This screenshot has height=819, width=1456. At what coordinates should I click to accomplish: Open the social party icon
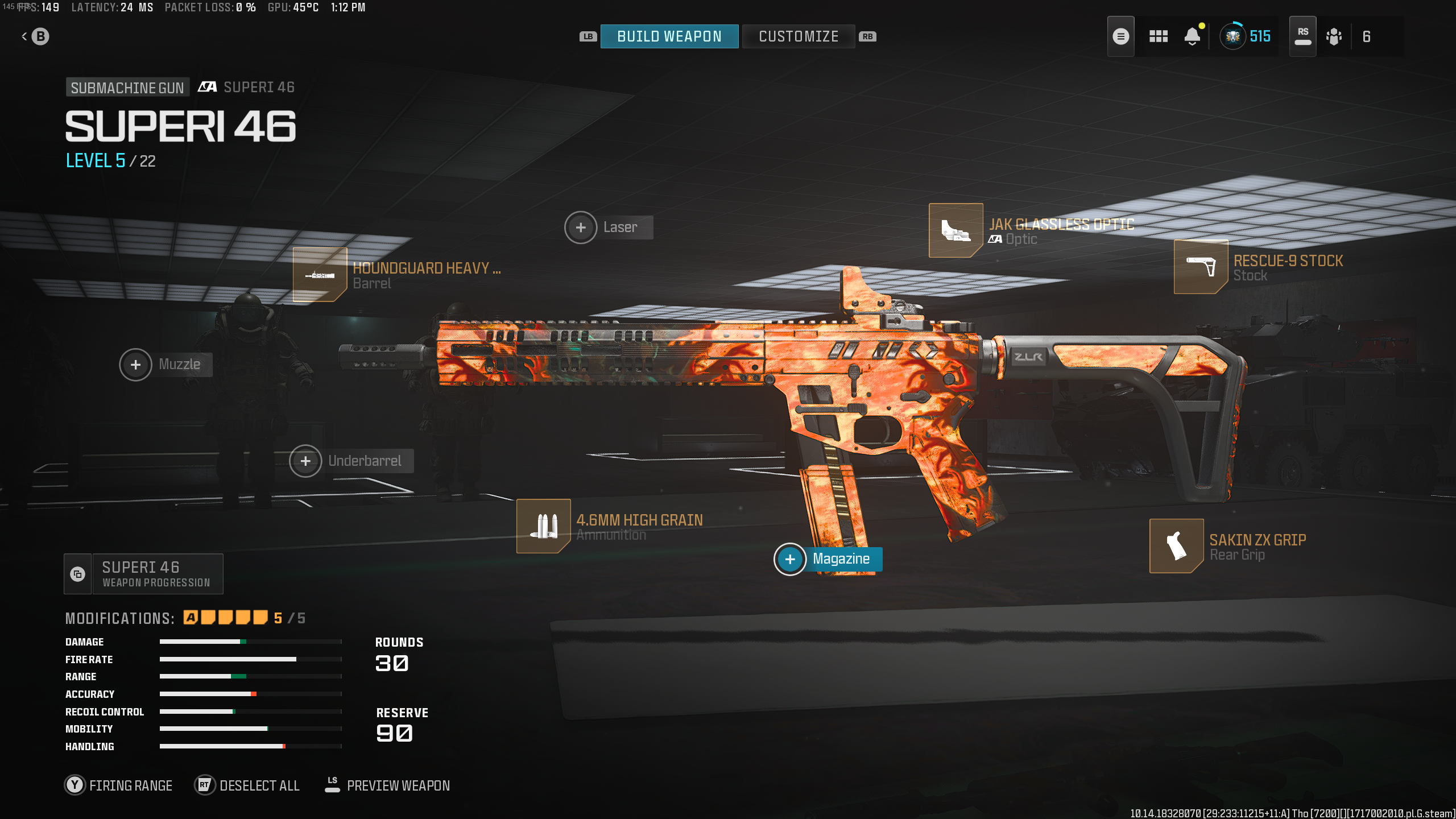tap(1334, 36)
